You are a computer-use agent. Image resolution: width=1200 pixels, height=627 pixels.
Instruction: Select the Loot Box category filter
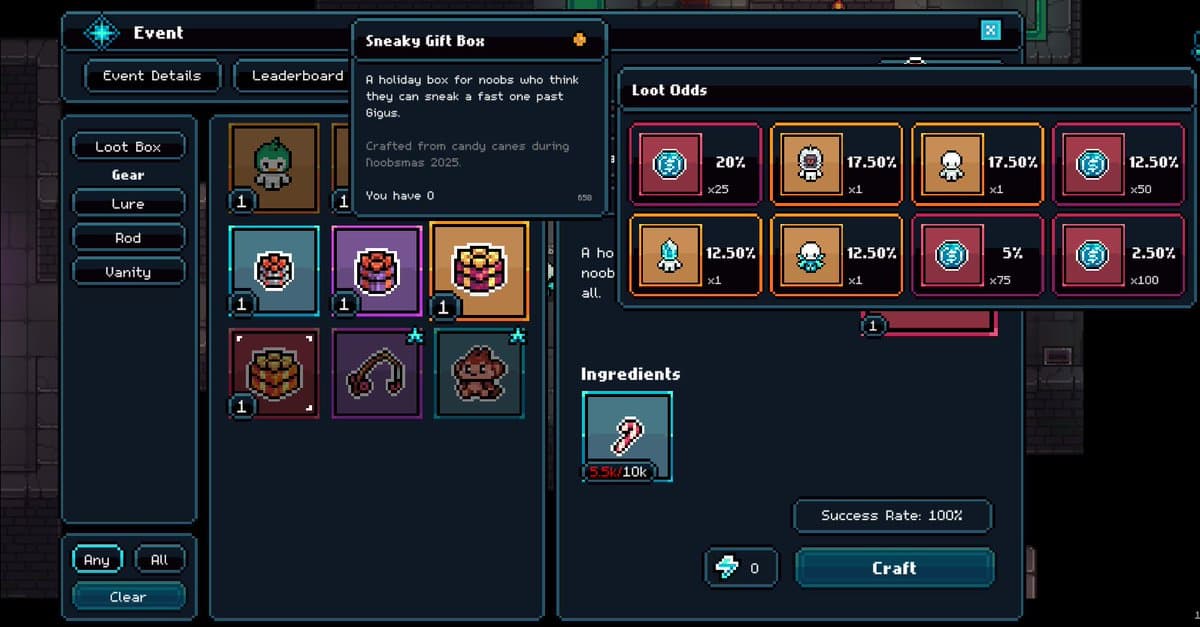coord(128,146)
